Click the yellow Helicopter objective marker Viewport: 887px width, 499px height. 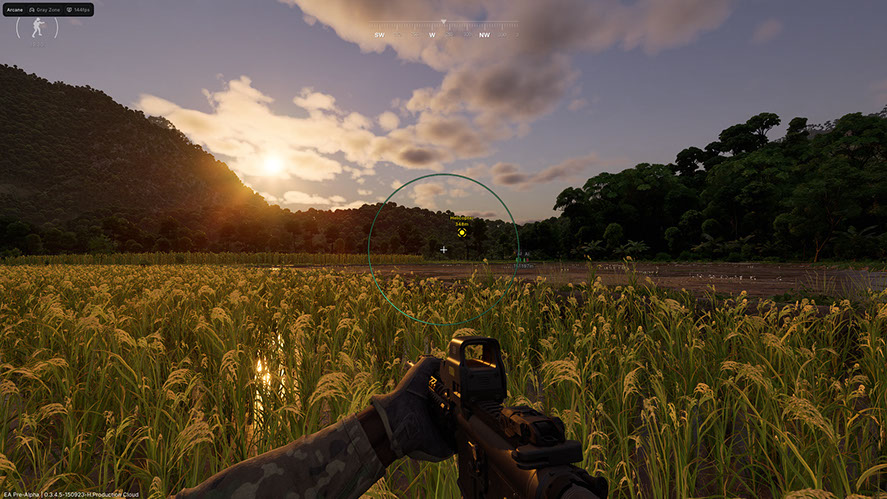461,233
